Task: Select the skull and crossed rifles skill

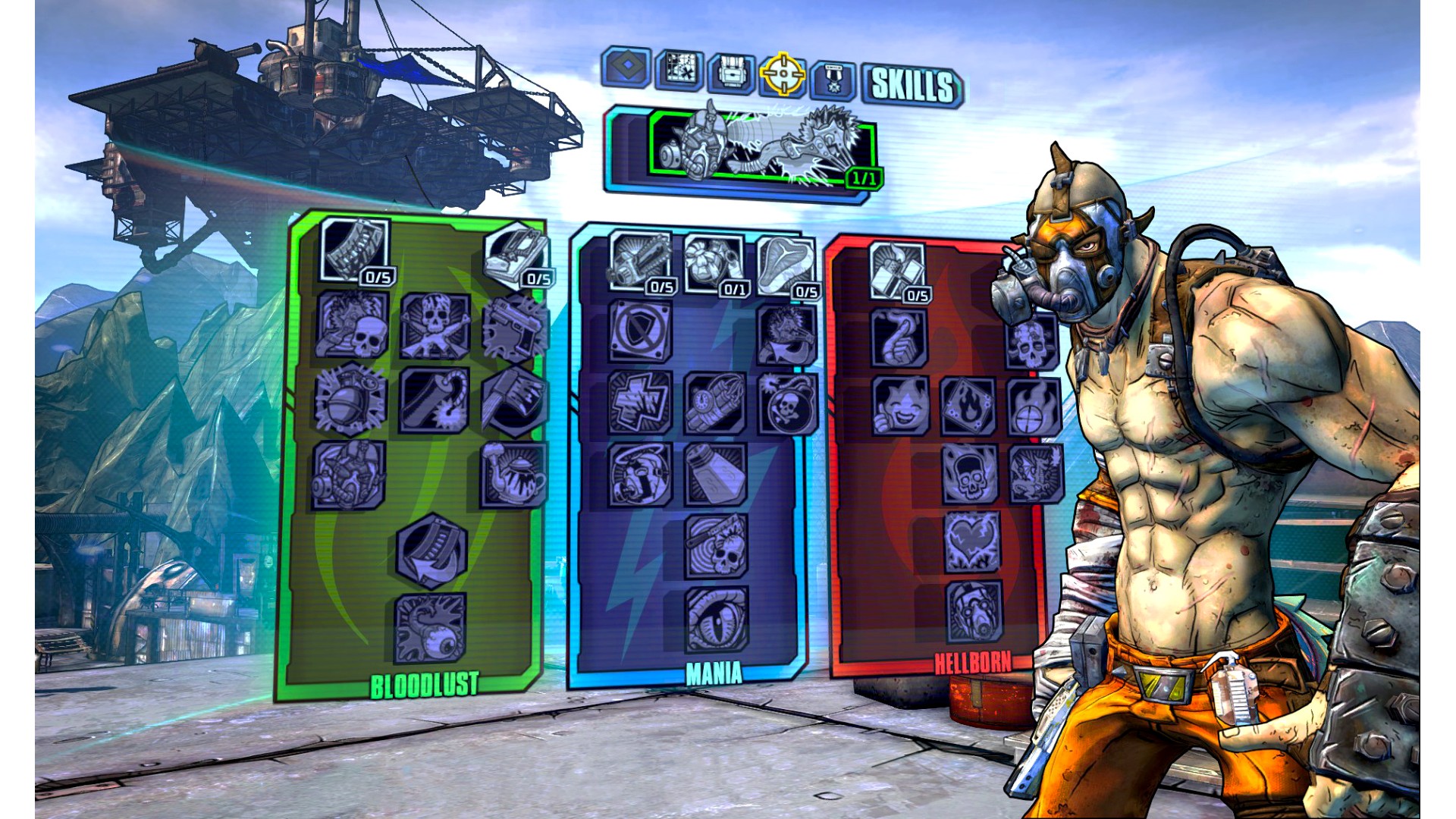Action: pos(435,326)
